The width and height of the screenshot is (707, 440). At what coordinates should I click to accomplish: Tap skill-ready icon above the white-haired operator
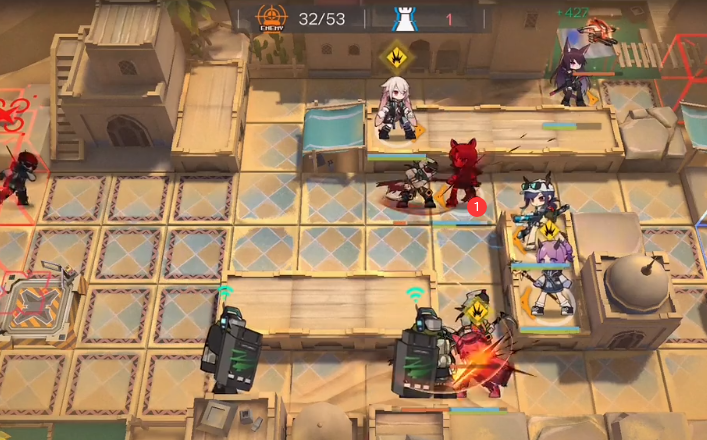tap(397, 56)
